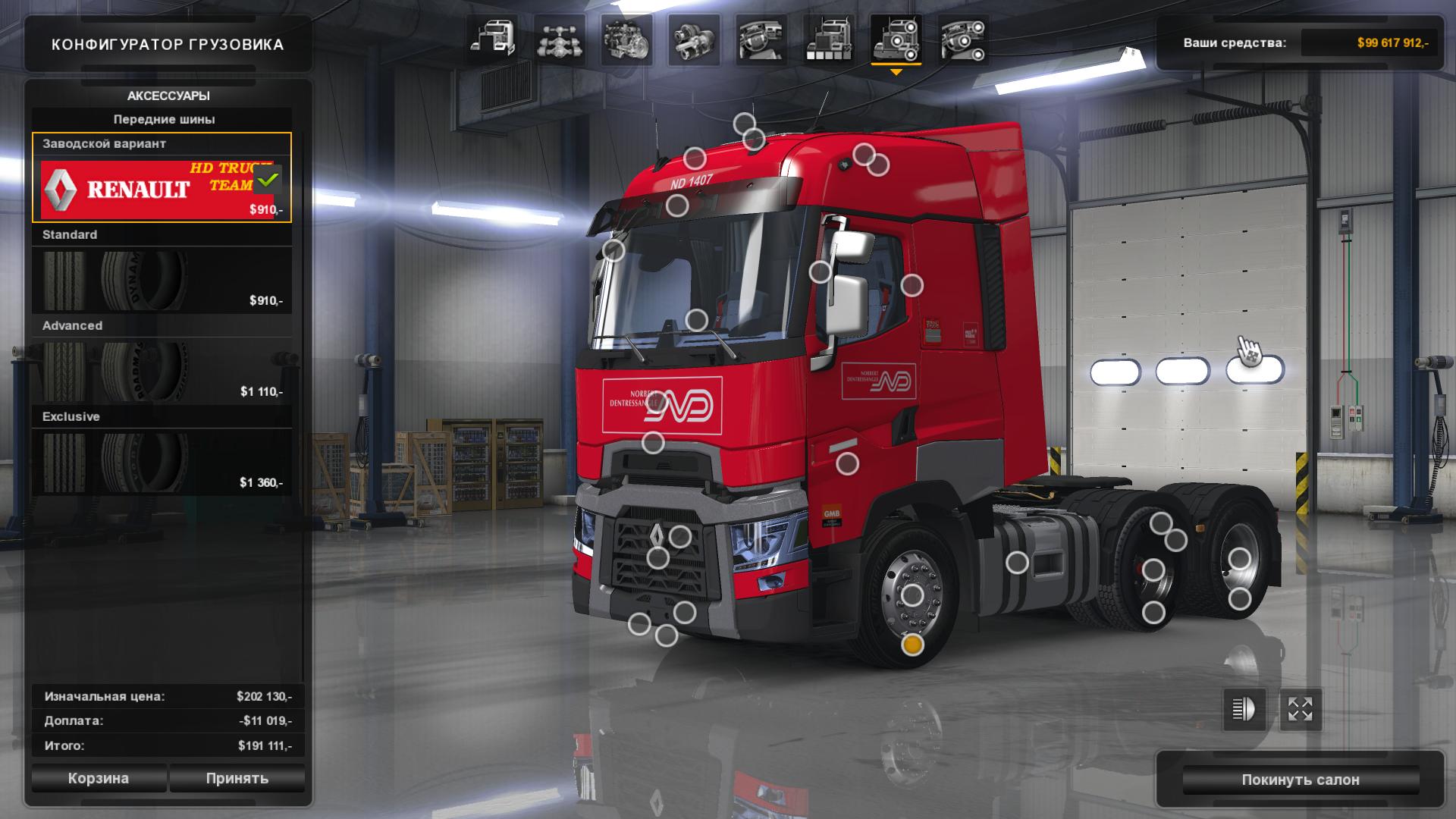This screenshot has width=1456, height=819.
Task: Switch to the paint job tab
Action: coord(828,39)
